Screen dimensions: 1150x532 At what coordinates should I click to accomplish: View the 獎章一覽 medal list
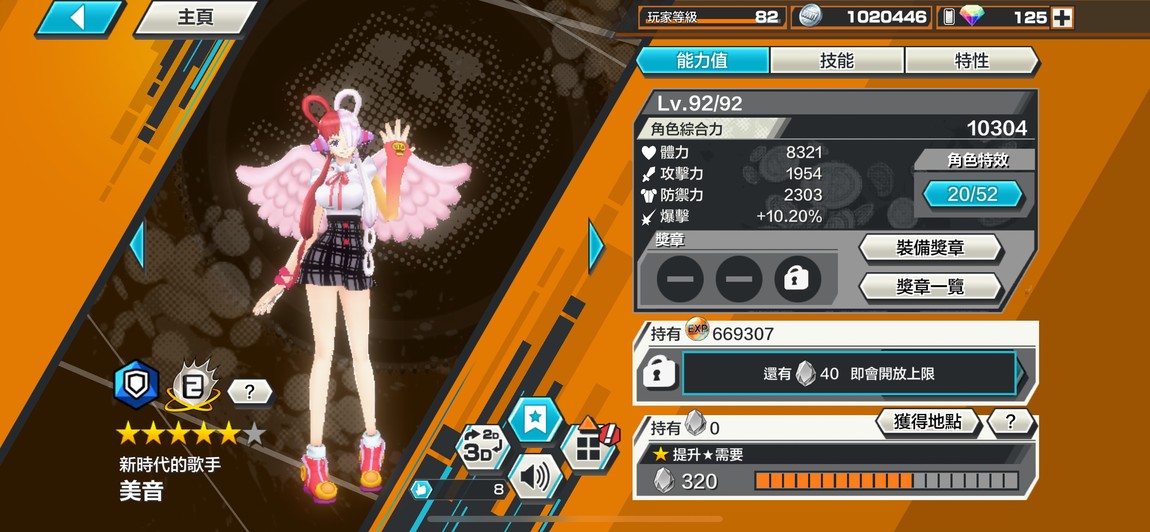pyautogui.click(x=930, y=287)
